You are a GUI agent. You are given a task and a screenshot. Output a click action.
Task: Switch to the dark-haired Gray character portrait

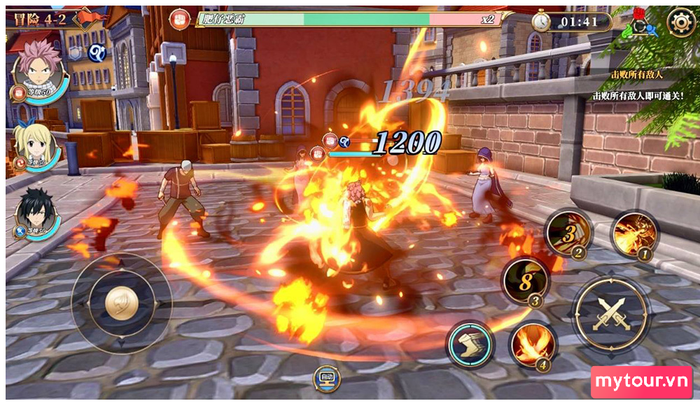coord(38,212)
